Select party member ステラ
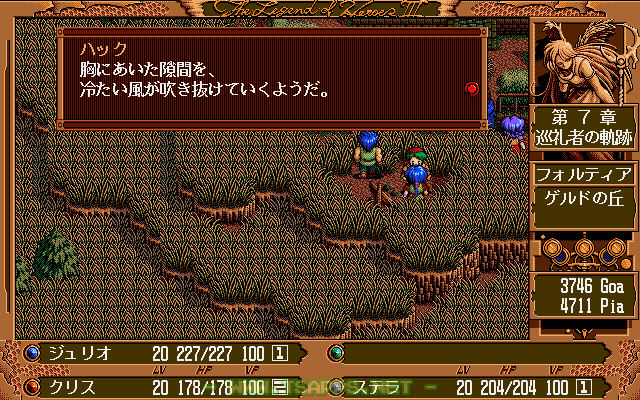 [376, 386]
